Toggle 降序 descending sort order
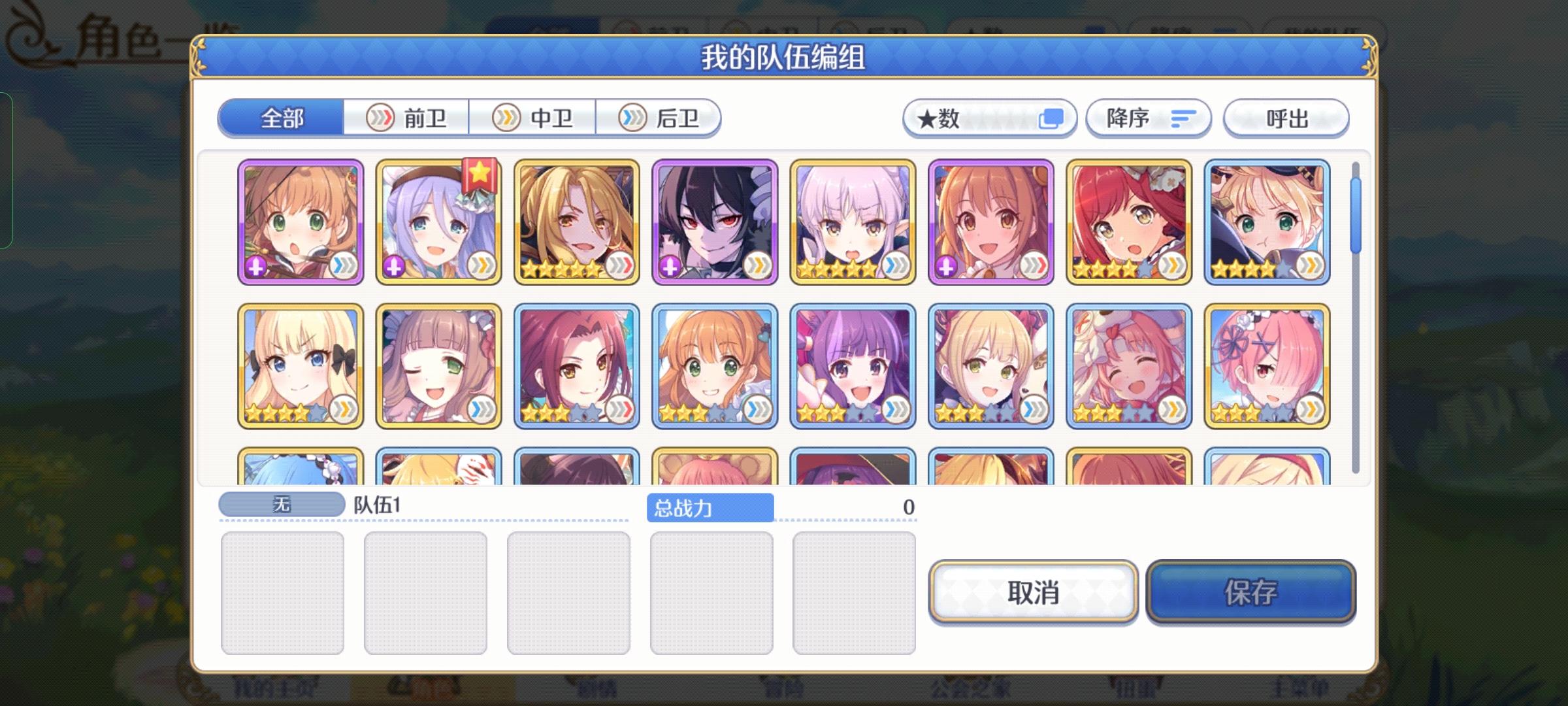This screenshot has width=1568, height=706. 1149,118
